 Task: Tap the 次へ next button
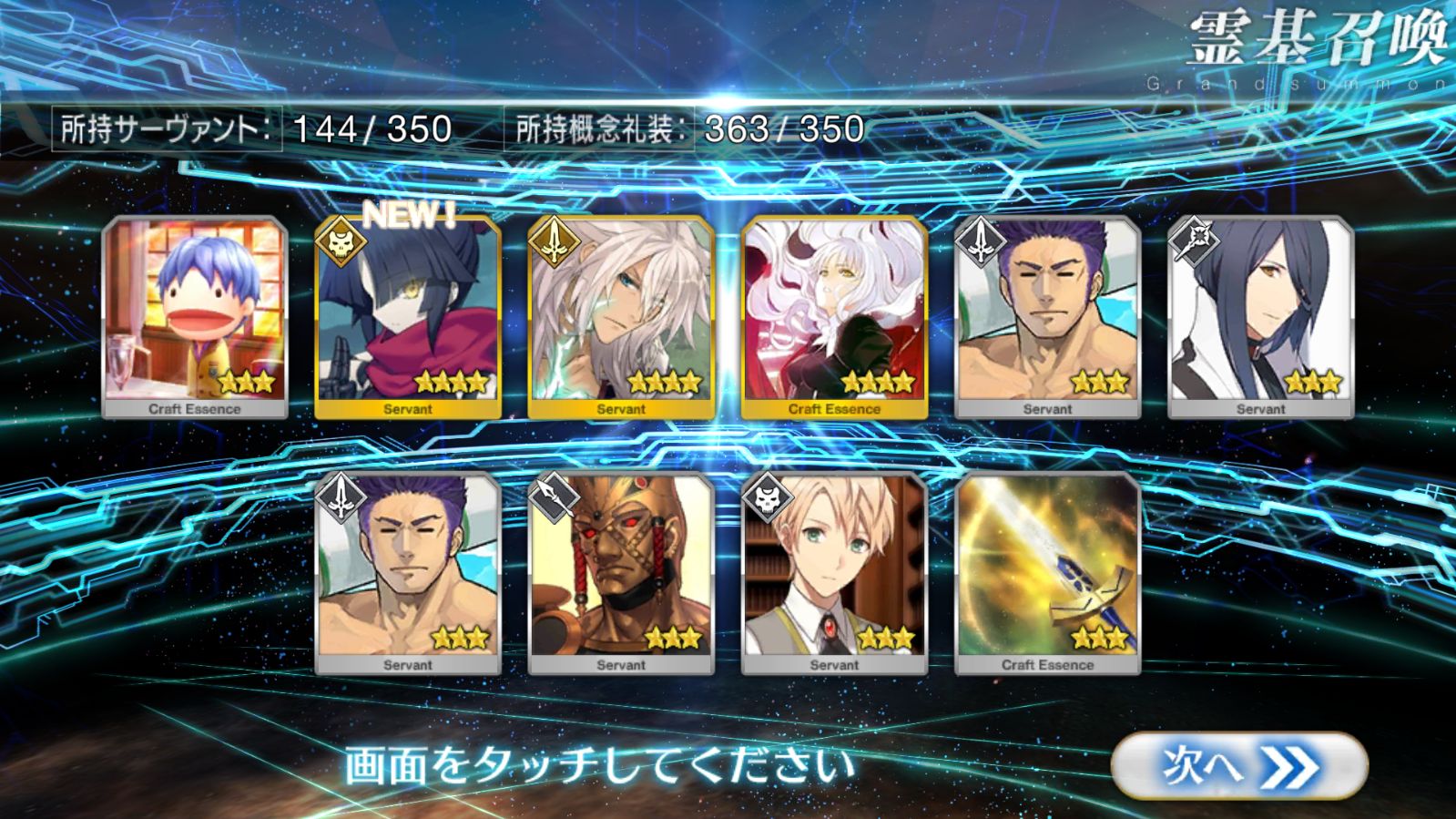[1238, 766]
